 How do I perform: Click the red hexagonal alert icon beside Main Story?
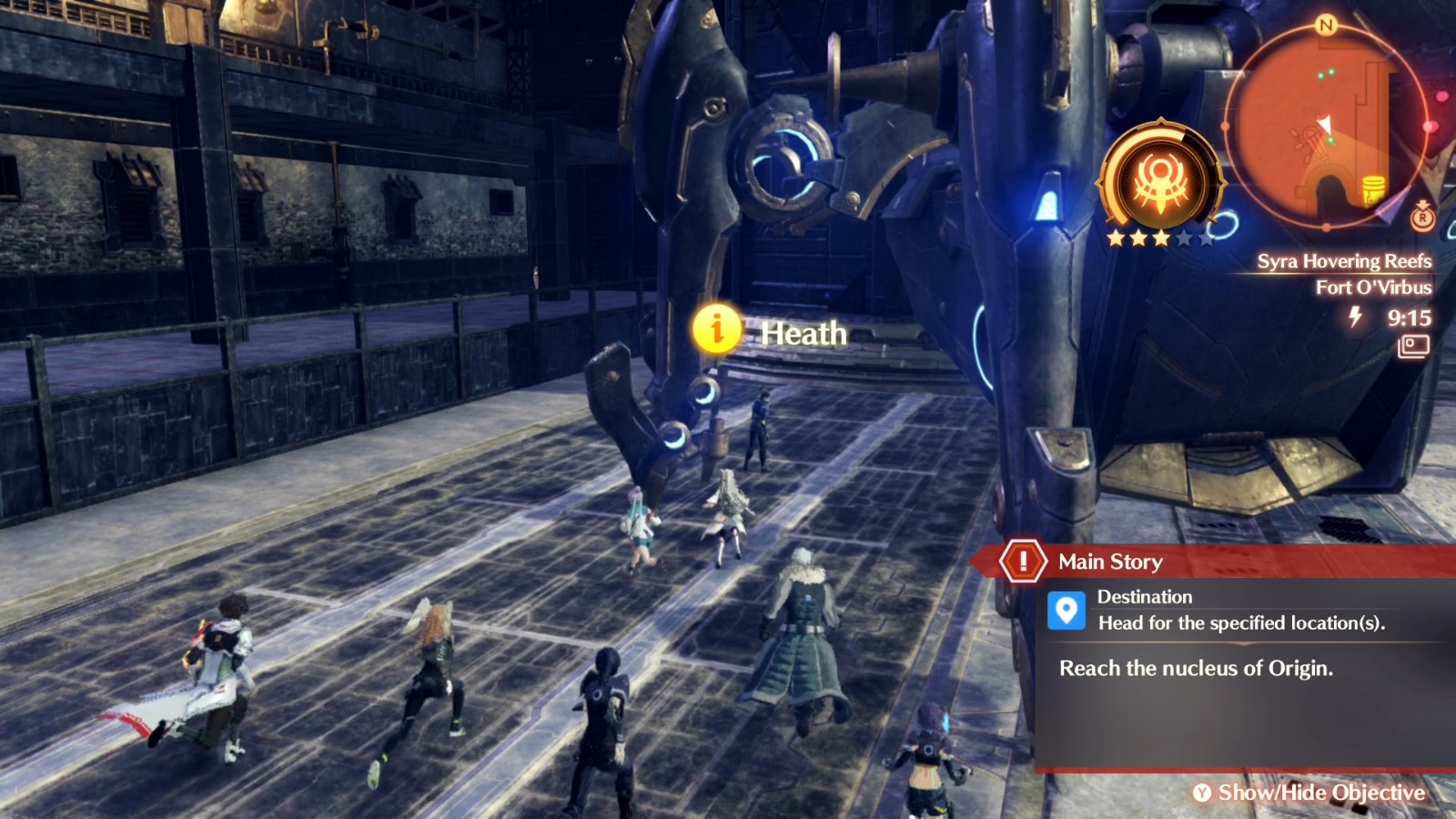click(x=1023, y=561)
